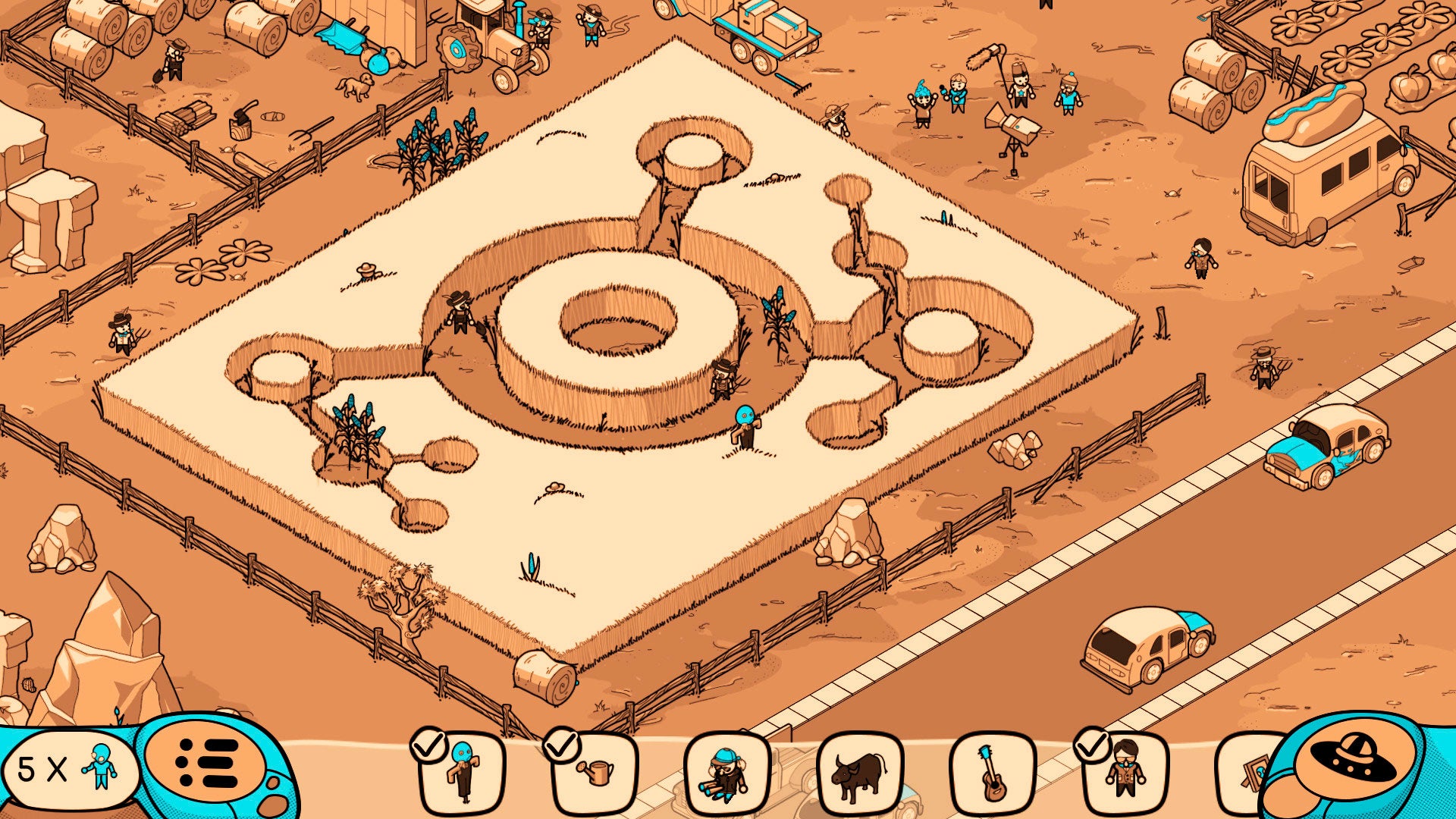Image resolution: width=1456 pixels, height=819 pixels.
Task: Select the guitar target tile
Action: [x=992, y=773]
